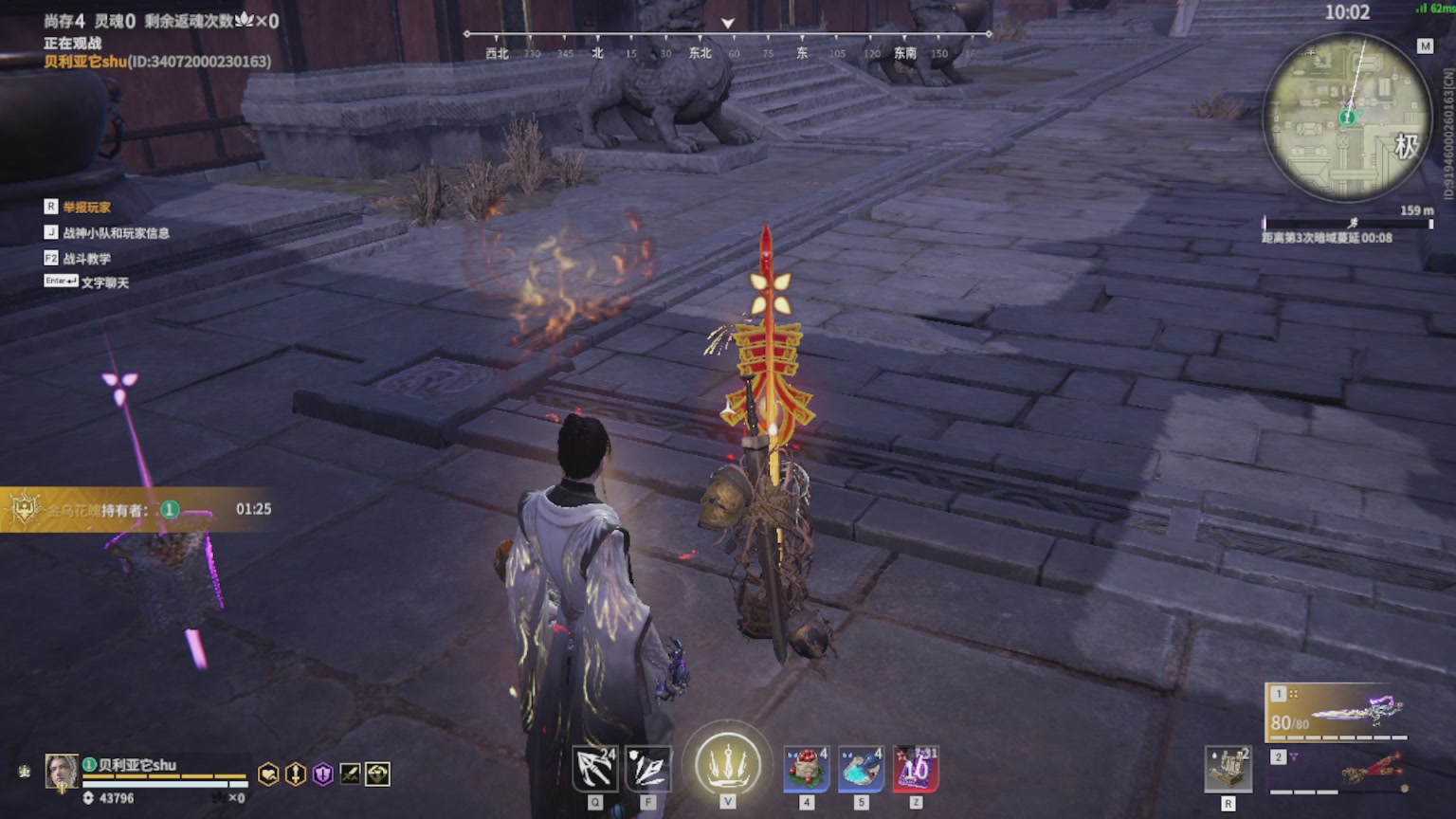
Task: Click the circular minimap
Action: click(x=1347, y=118)
